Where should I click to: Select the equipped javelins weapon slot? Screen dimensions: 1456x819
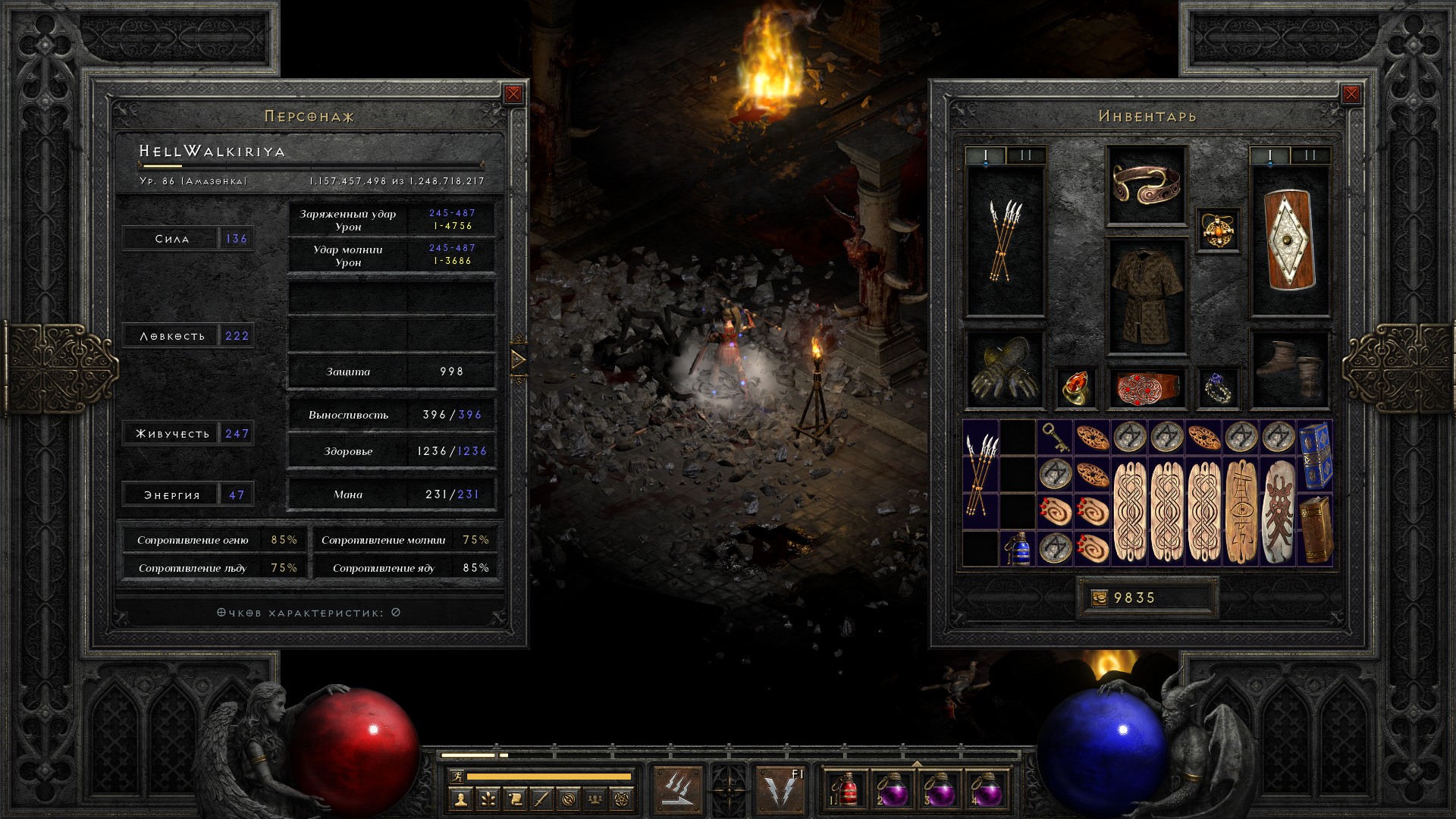coord(1005,241)
